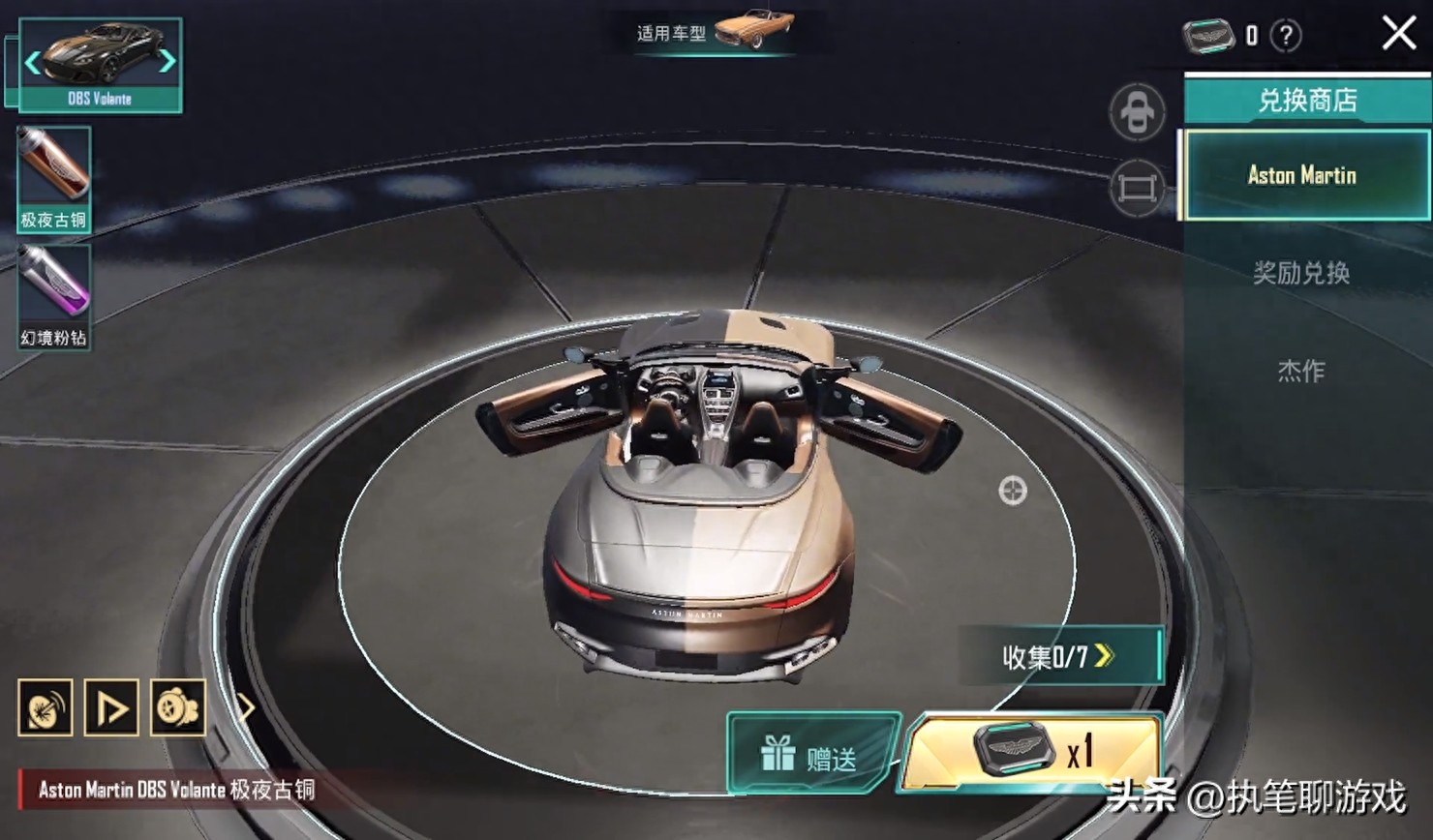Choose the 幻境粉钻 pink paint can
Screen dimensions: 1433x840
tap(54, 296)
